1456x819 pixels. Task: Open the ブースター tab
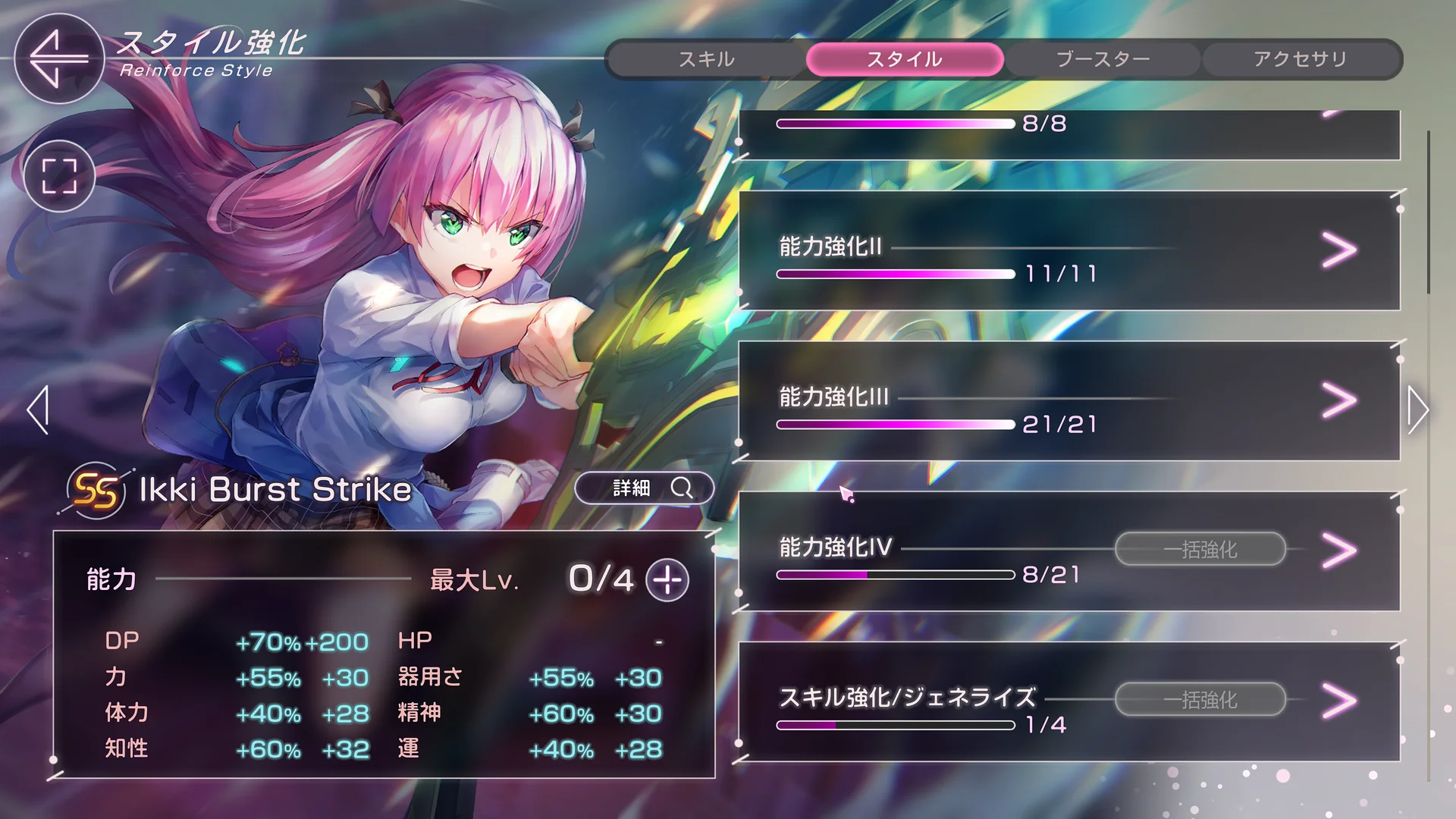click(1103, 59)
